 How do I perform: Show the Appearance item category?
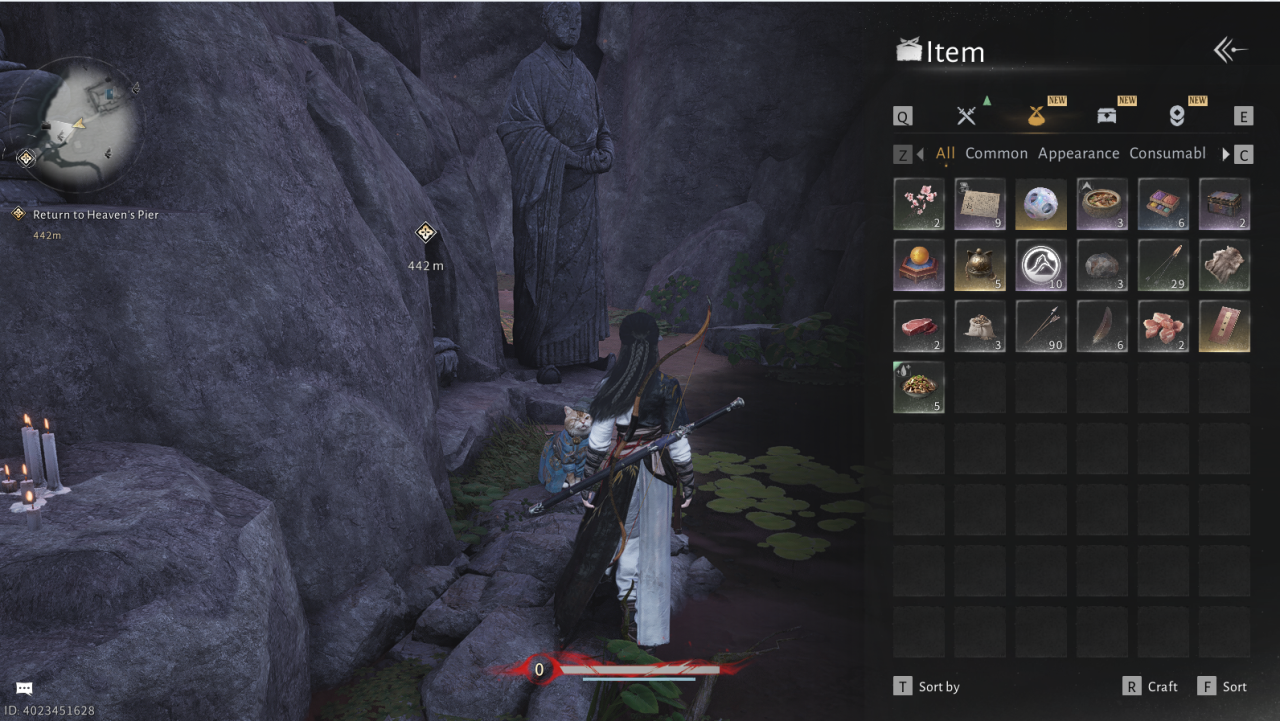[1078, 154]
